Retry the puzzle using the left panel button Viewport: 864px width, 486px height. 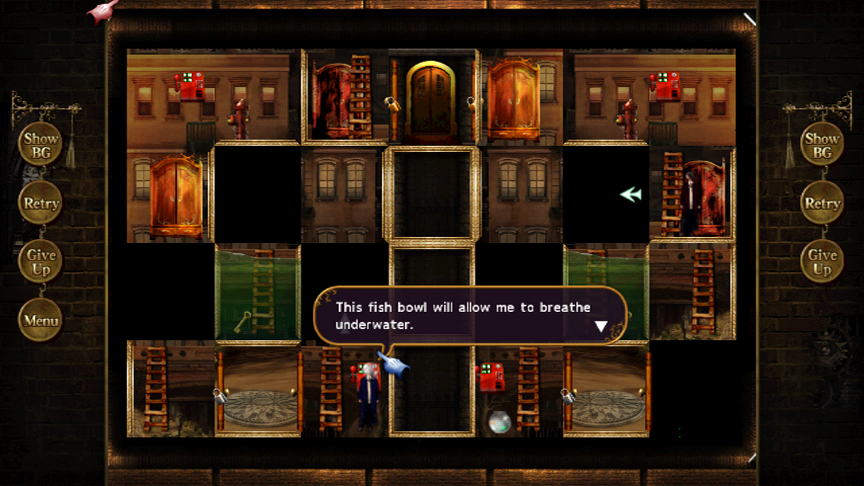tap(41, 203)
